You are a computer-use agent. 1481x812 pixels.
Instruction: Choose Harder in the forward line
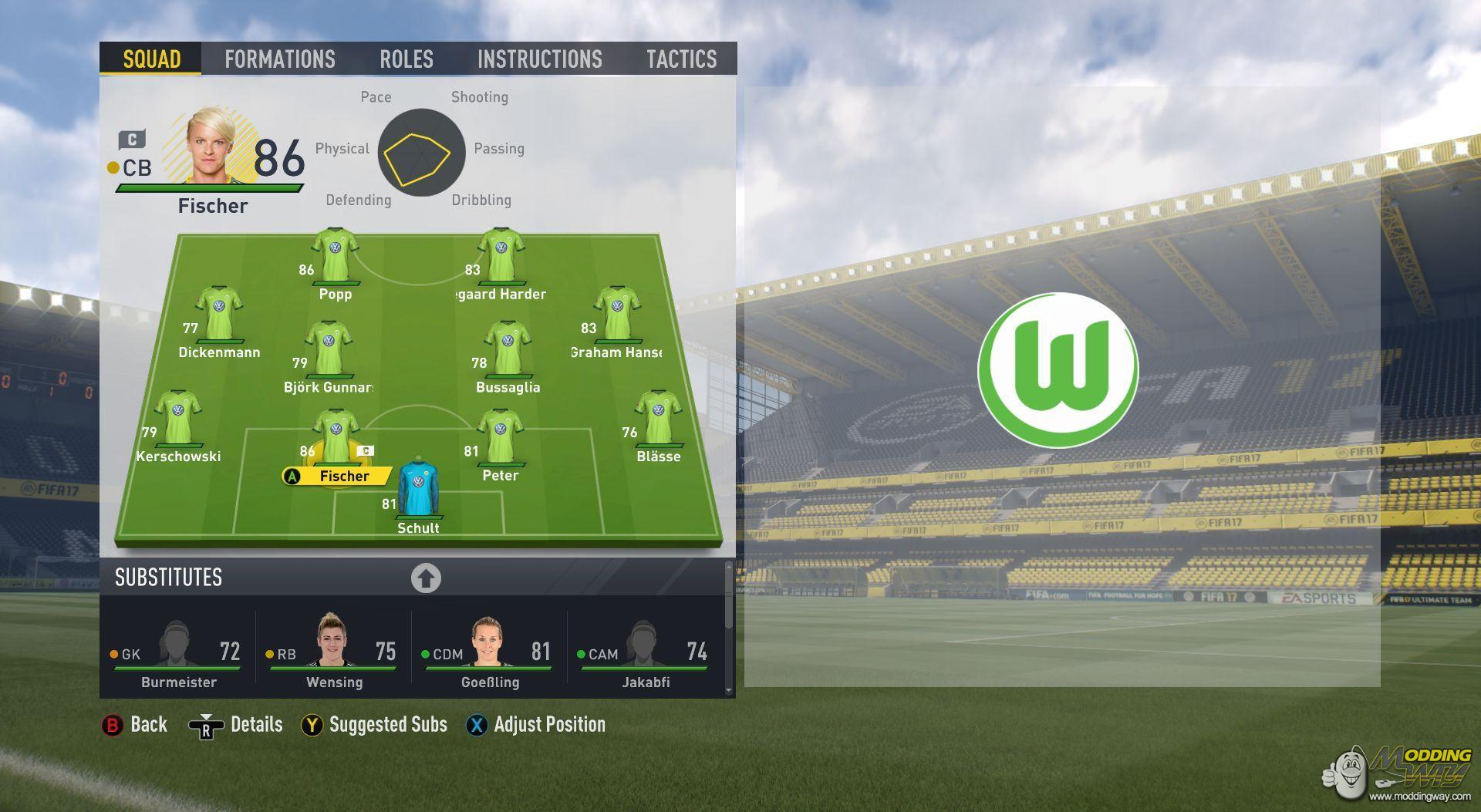[x=501, y=258]
